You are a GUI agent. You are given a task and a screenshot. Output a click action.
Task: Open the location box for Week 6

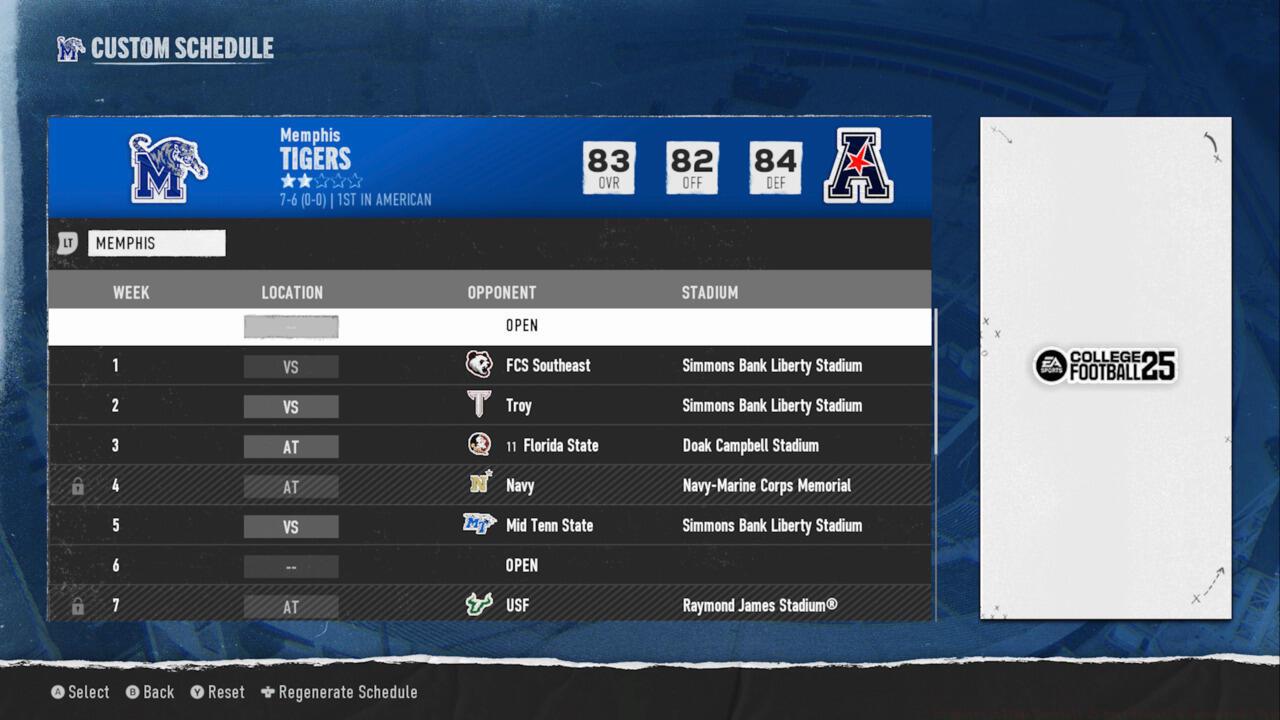tap(291, 566)
